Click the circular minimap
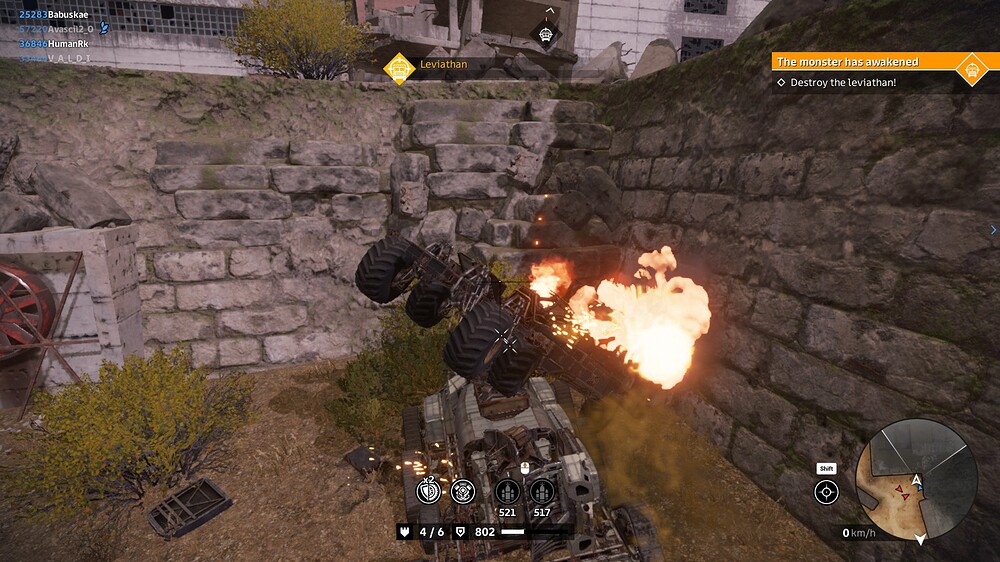1000x562 pixels. click(x=916, y=479)
